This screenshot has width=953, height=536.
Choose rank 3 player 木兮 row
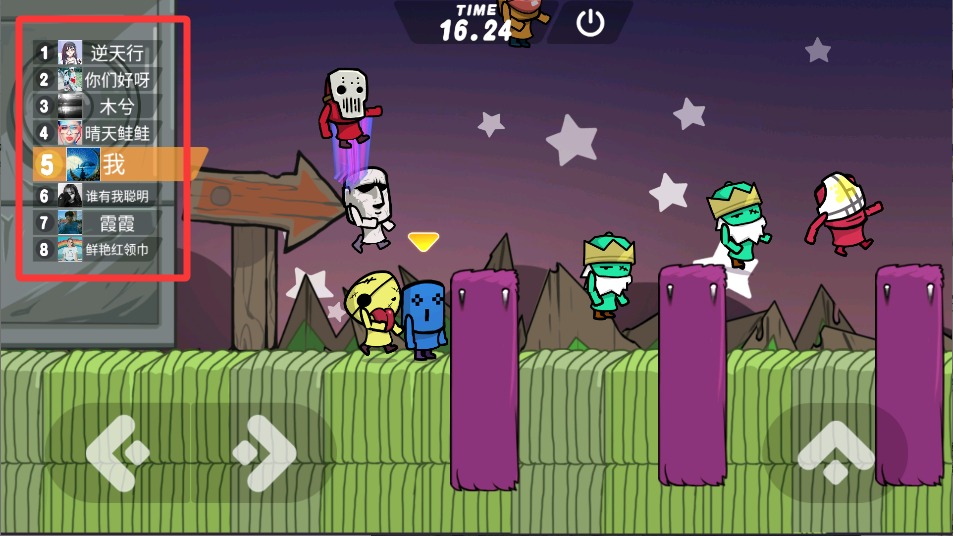click(x=96, y=106)
